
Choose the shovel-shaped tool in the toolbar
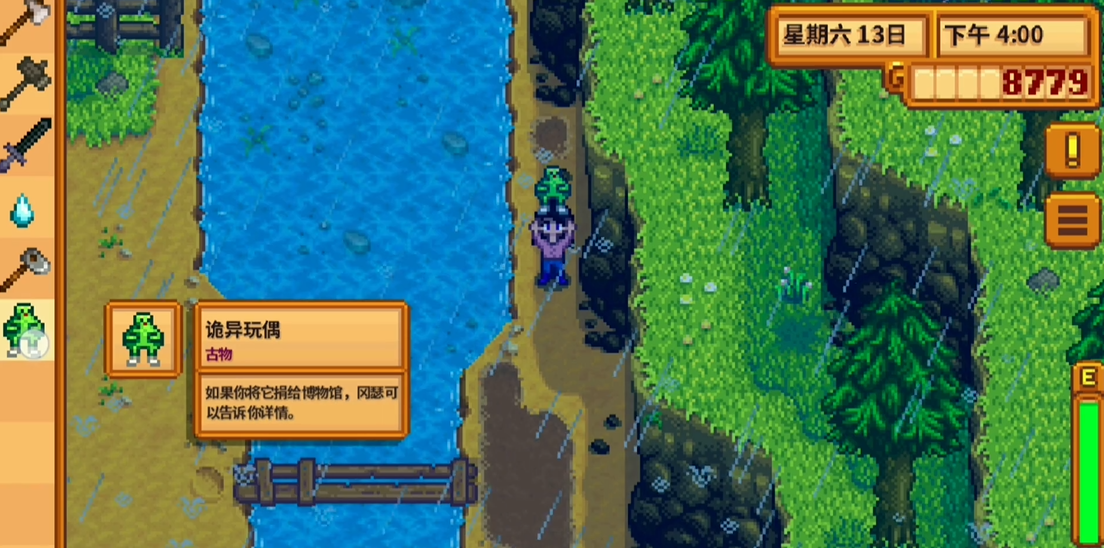coord(25,268)
